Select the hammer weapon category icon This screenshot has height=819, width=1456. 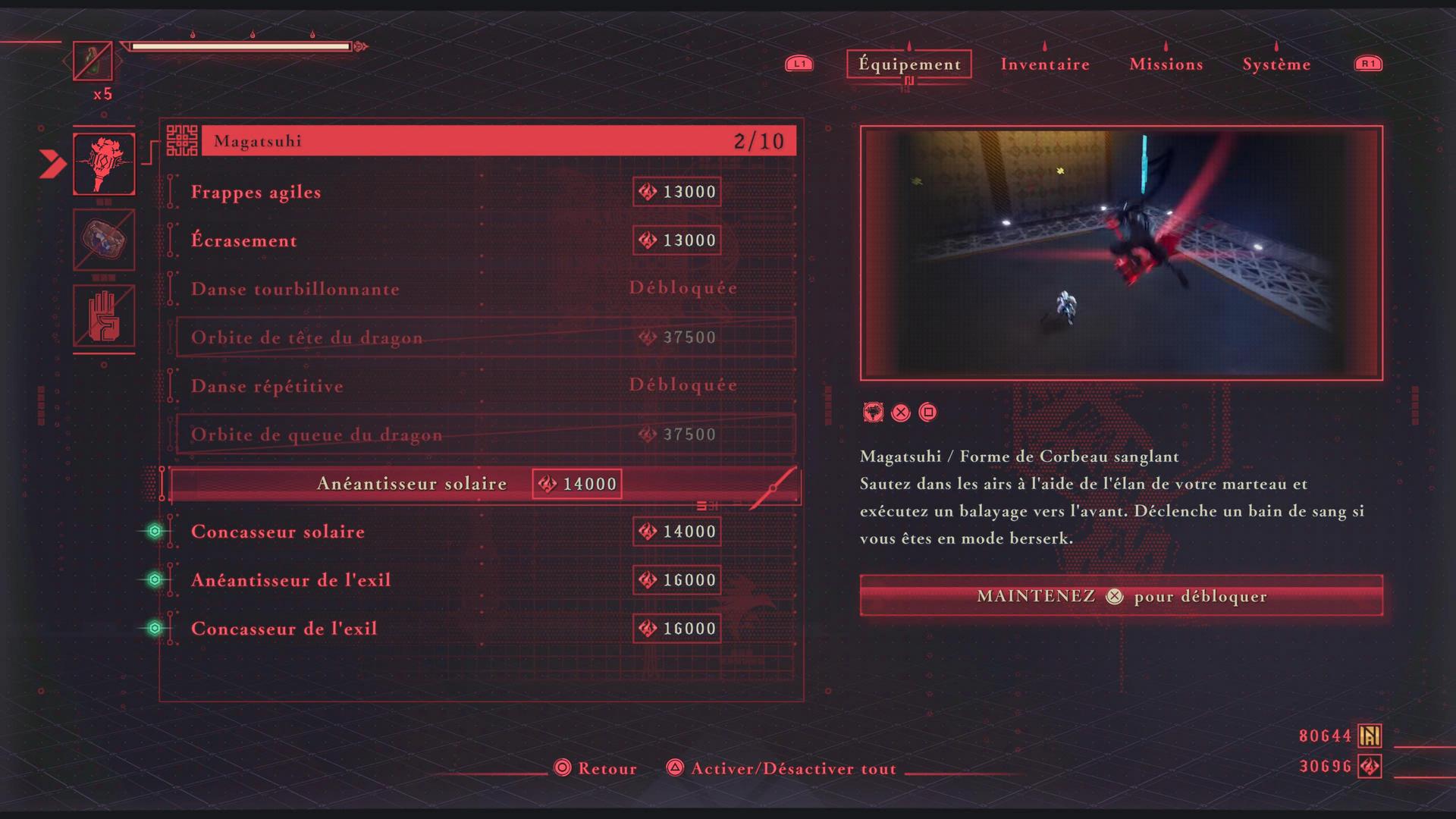[104, 164]
